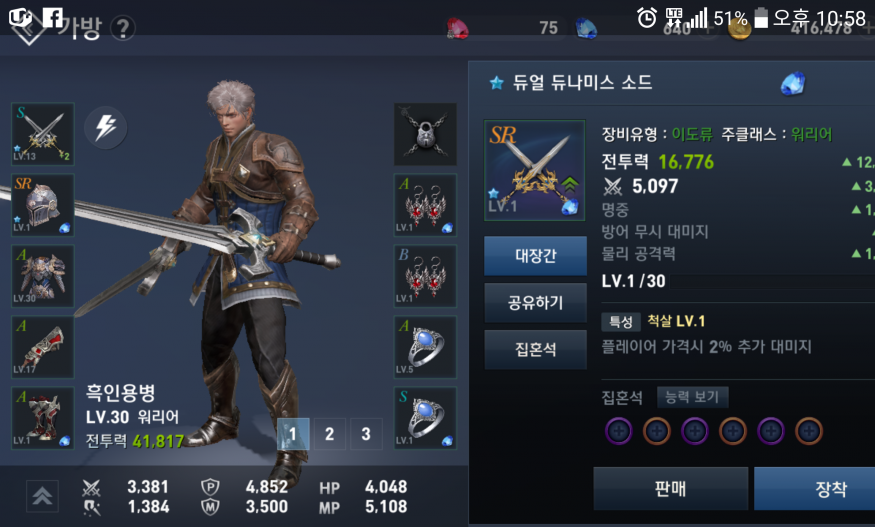Select the equipped S-grade dual swords slot
Screen dimensions: 875x527
42,134
